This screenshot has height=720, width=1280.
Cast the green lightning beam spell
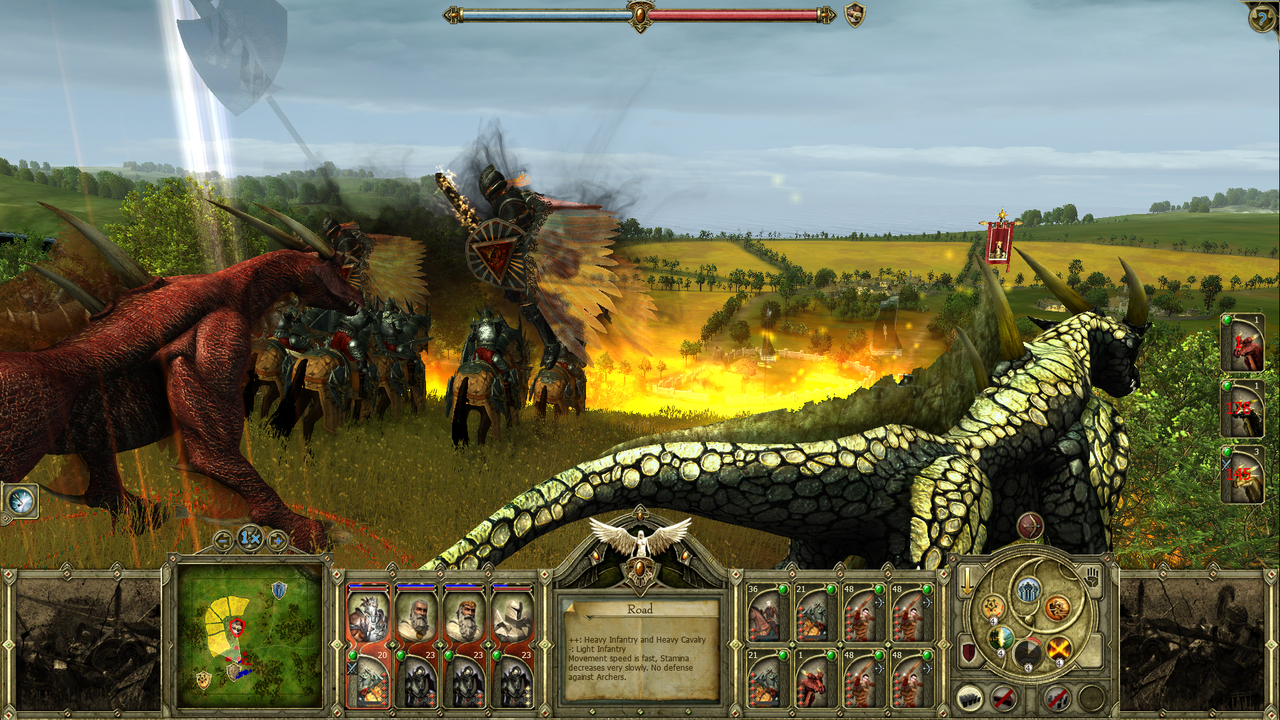tap(1000, 638)
